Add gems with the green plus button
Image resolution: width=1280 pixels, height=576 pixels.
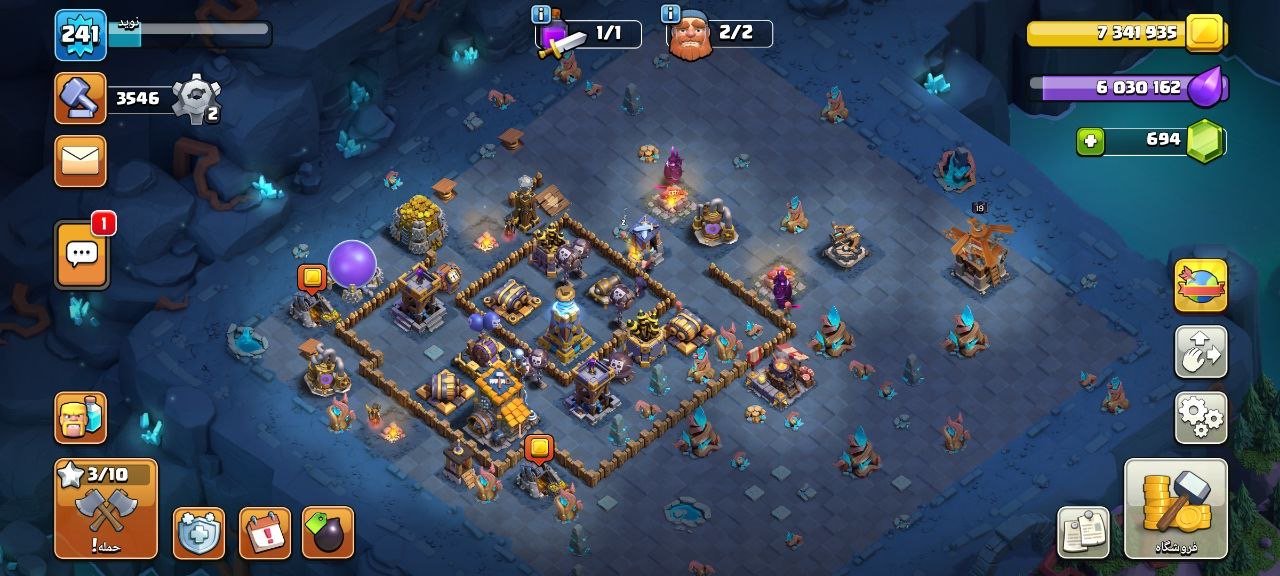pos(1091,142)
